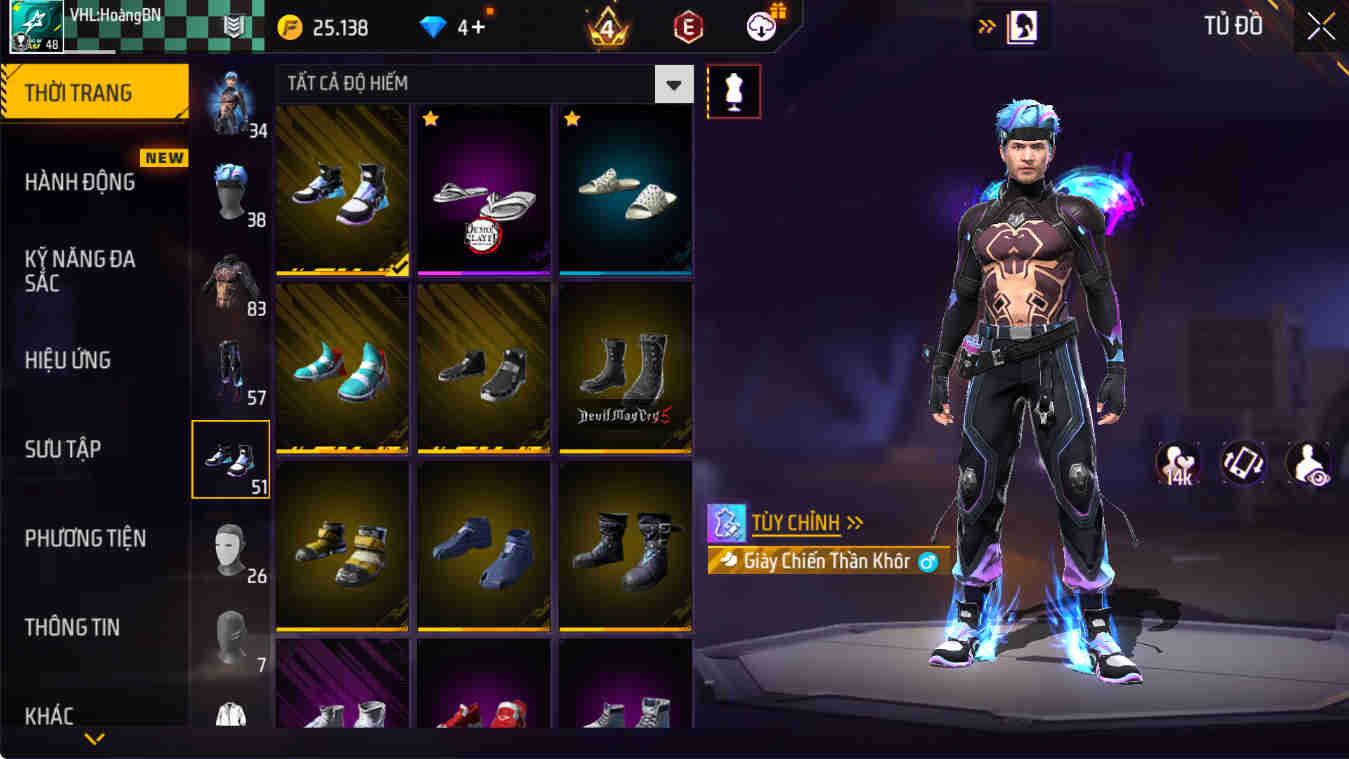Select the likes icon showing 14k
The width and height of the screenshot is (1349, 759).
(1177, 463)
